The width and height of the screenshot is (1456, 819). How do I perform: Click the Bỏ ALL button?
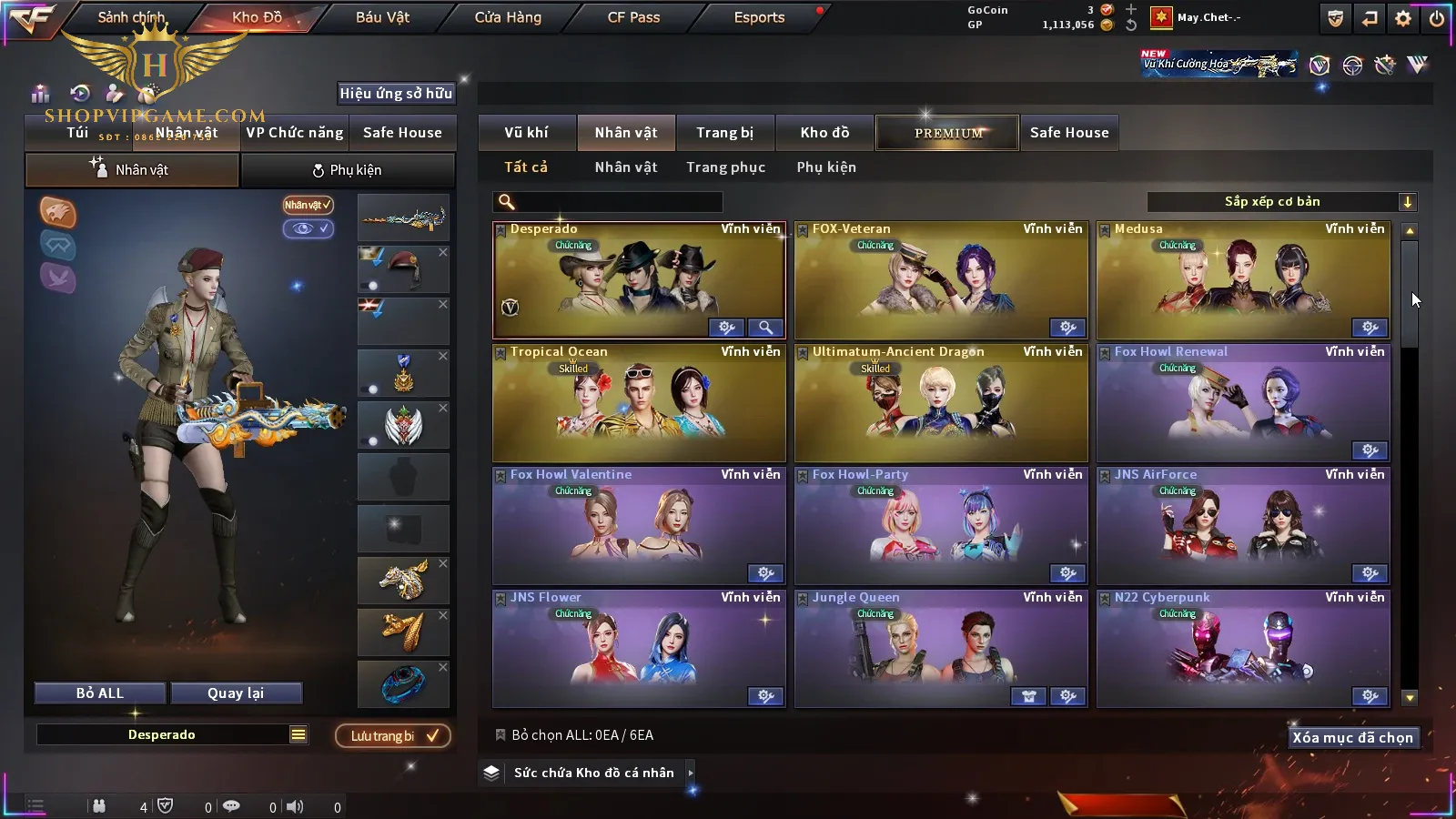100,693
